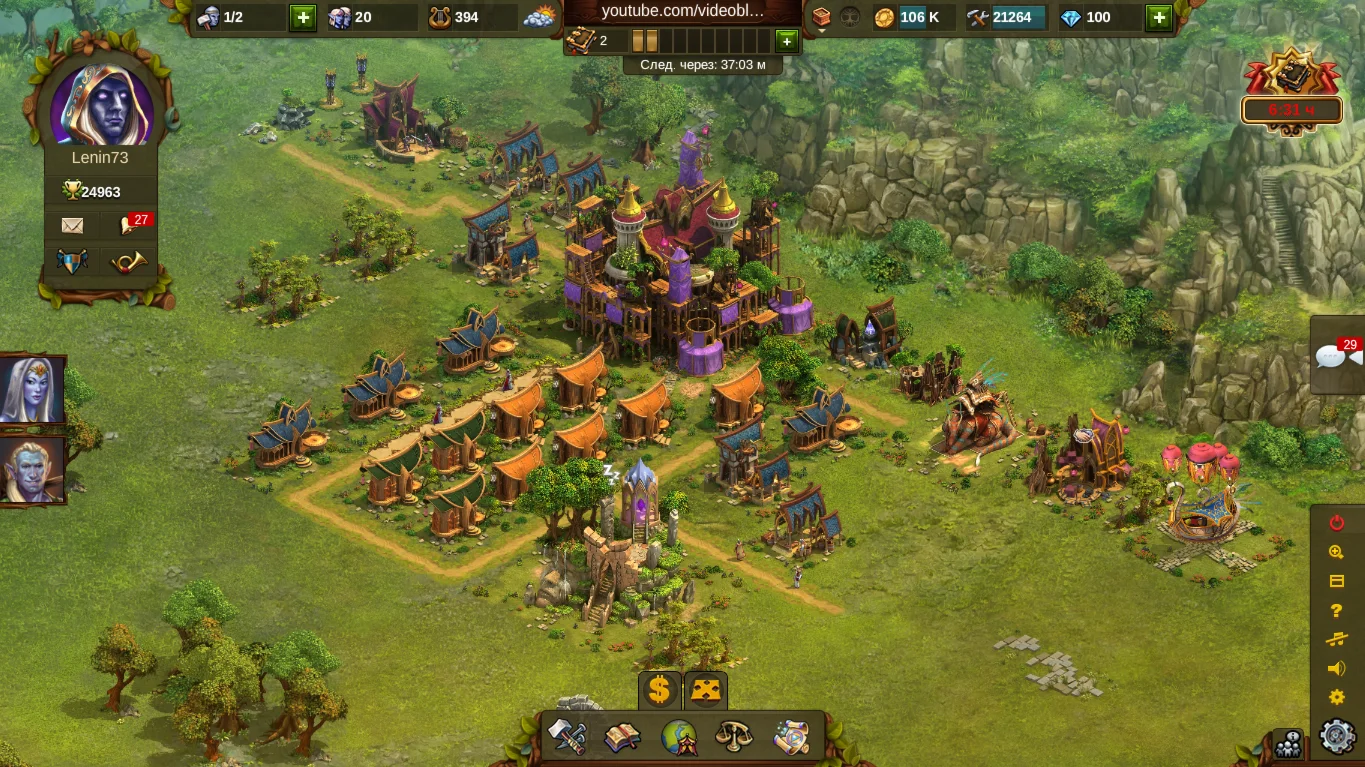Screen dimensions: 1365x767
Task: Open the research book menu
Action: pyautogui.click(x=622, y=738)
